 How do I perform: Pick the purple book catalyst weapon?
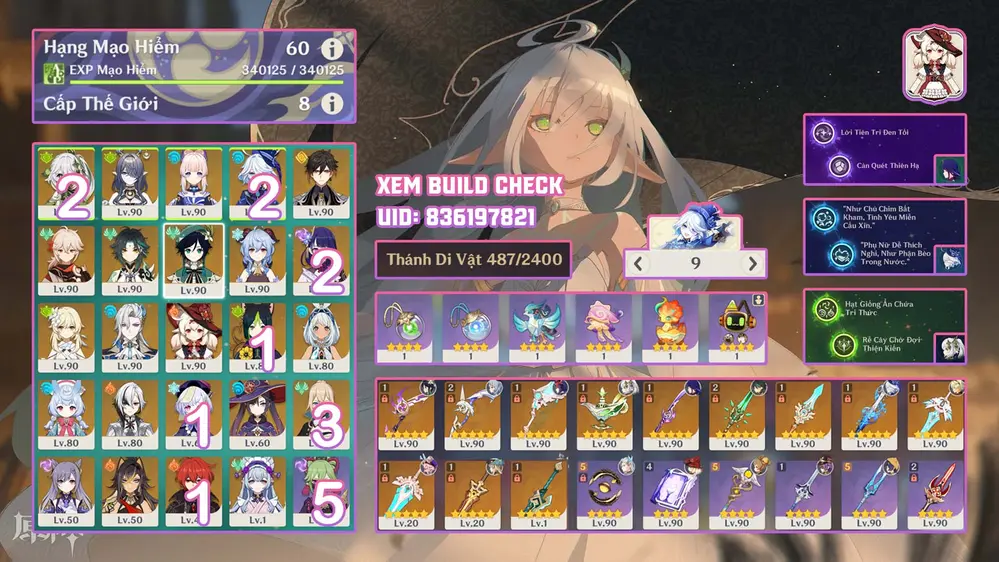click(x=672, y=491)
